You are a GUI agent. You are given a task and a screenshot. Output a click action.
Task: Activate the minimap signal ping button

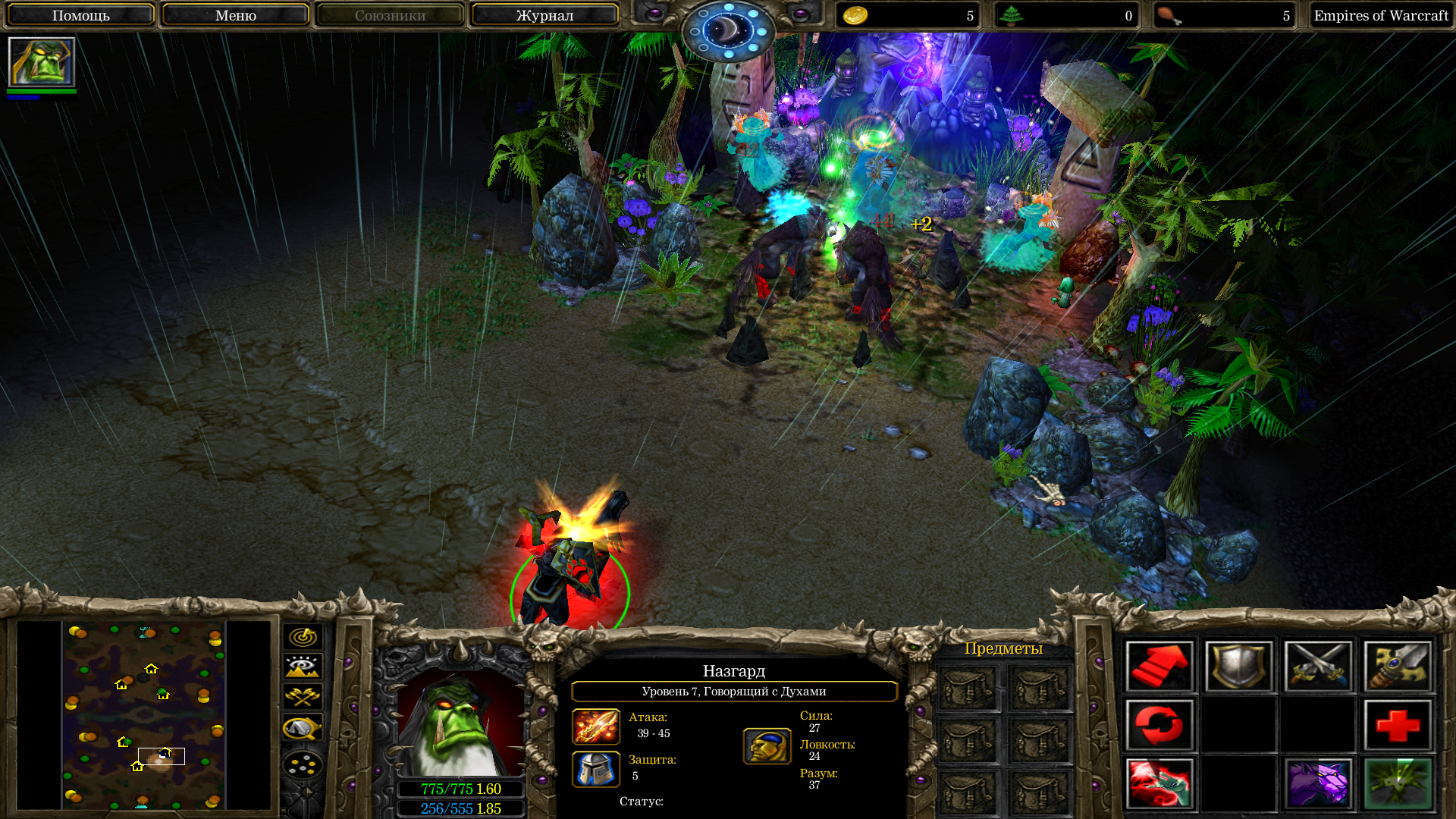click(303, 637)
